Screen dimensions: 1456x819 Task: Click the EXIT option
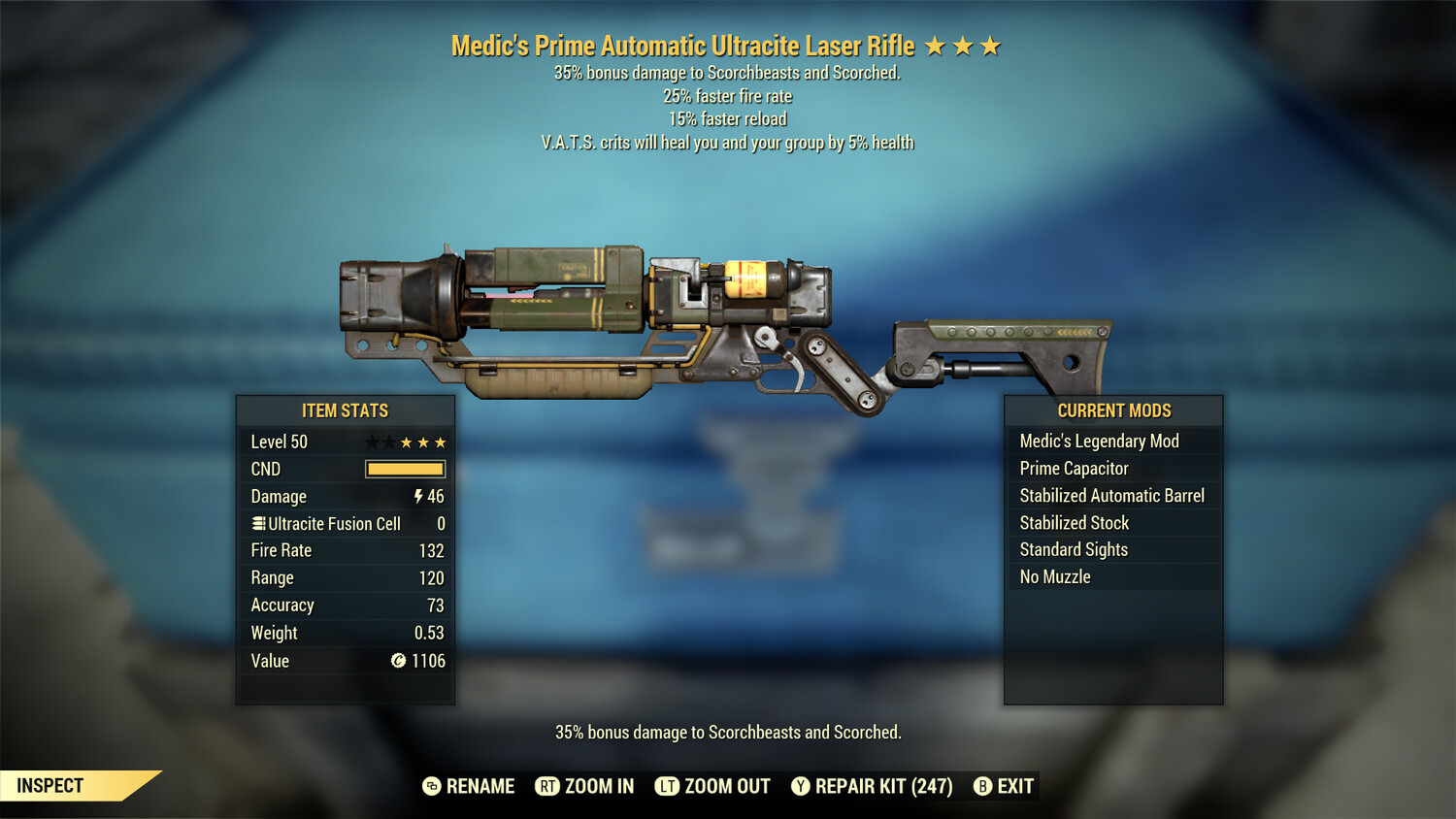tap(1013, 786)
